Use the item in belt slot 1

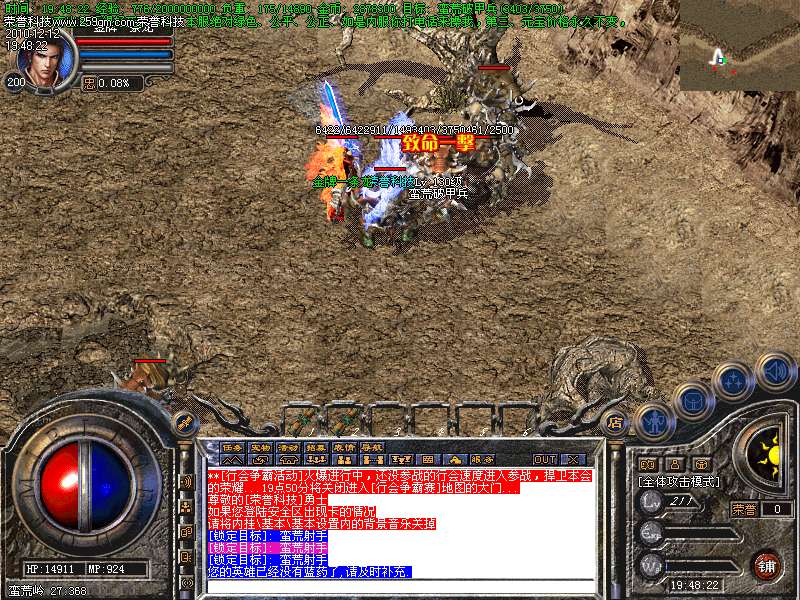302,421
